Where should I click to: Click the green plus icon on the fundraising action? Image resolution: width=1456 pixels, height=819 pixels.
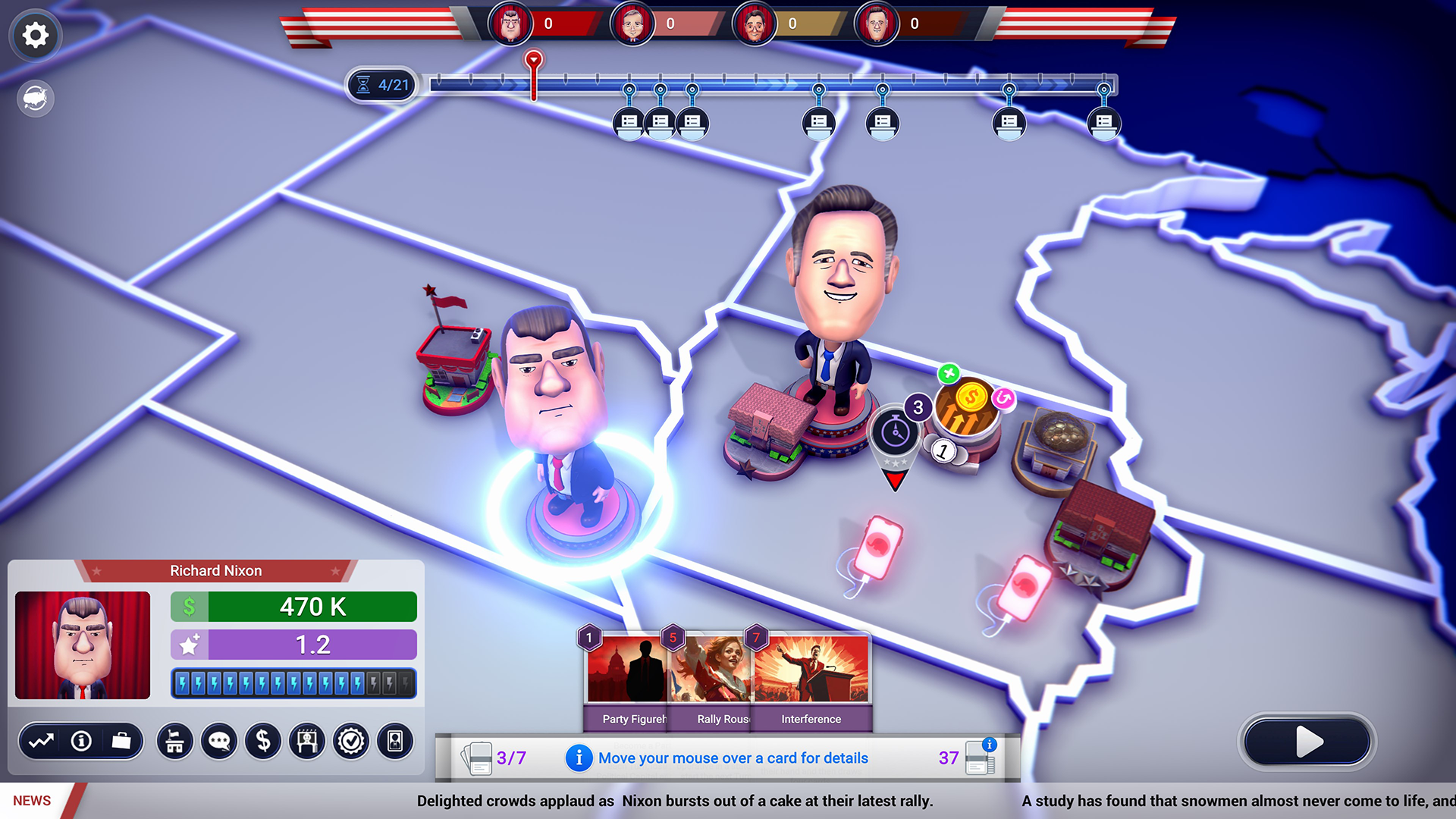[x=950, y=374]
